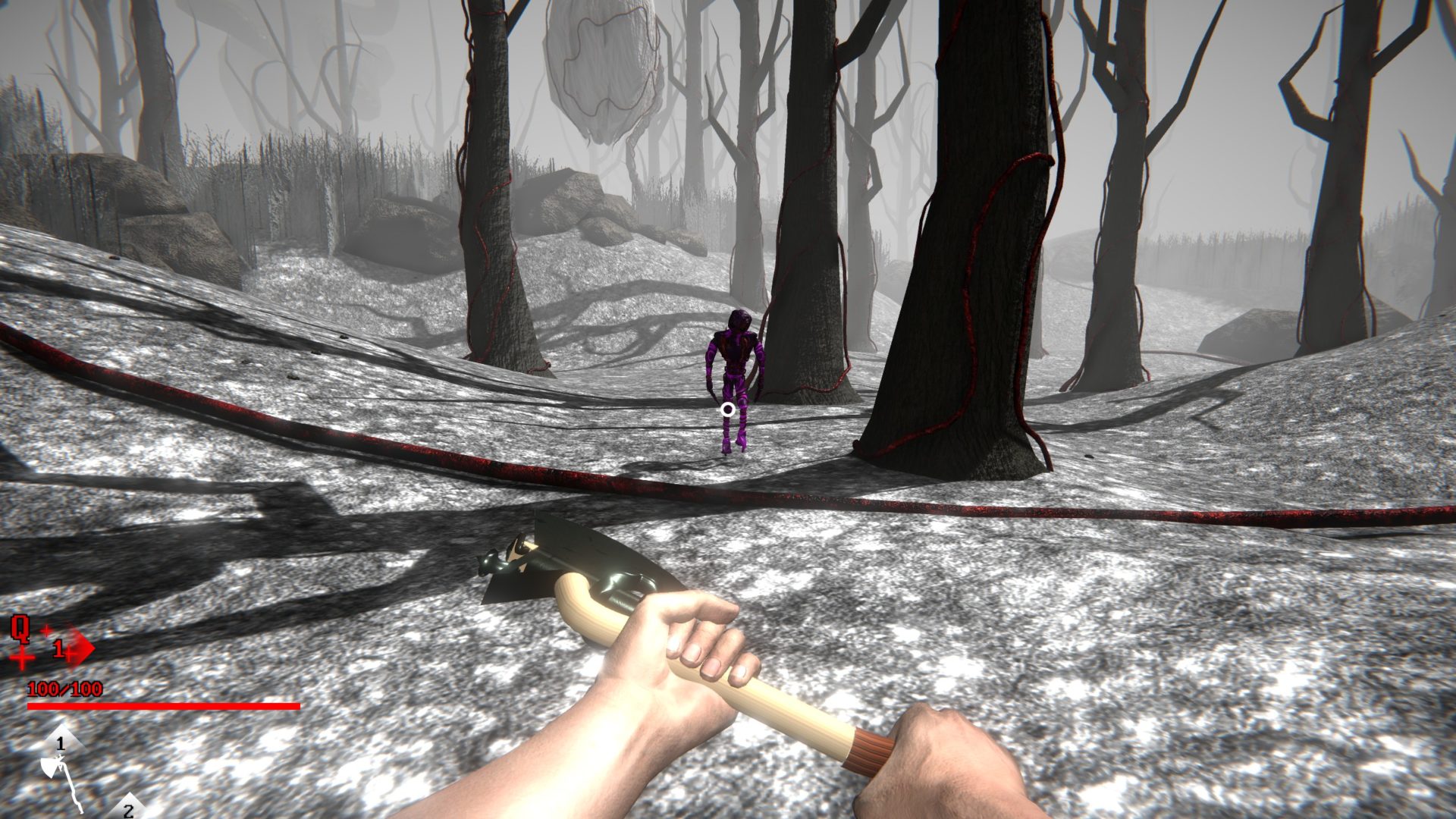Switch to weapon slot 2
Viewport: 1456px width, 819px height.
point(128,808)
